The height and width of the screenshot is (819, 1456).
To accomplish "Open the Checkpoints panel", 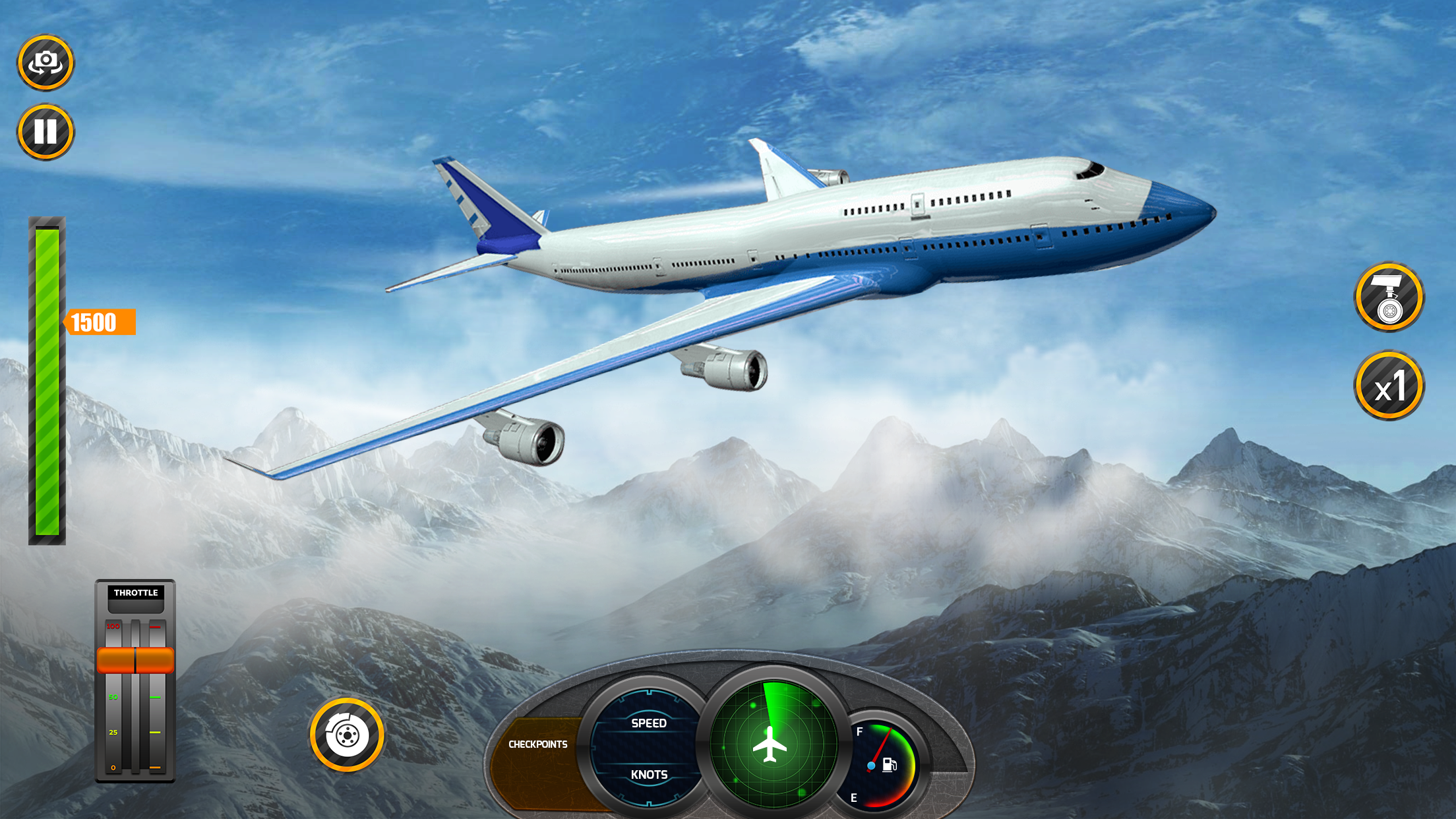I will [x=537, y=744].
